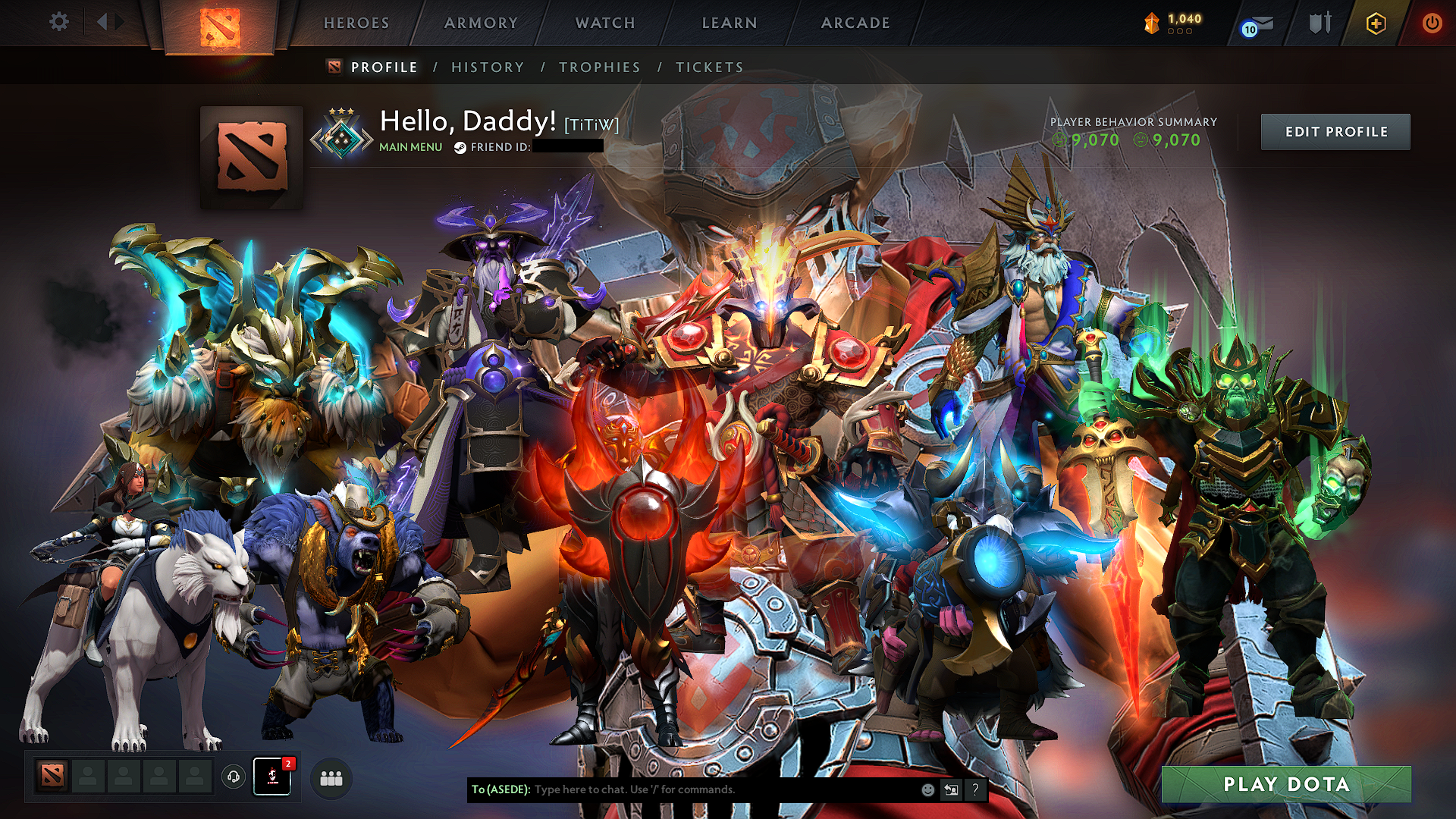The width and height of the screenshot is (1456, 819).
Task: Click the chat help question mark icon
Action: (974, 789)
